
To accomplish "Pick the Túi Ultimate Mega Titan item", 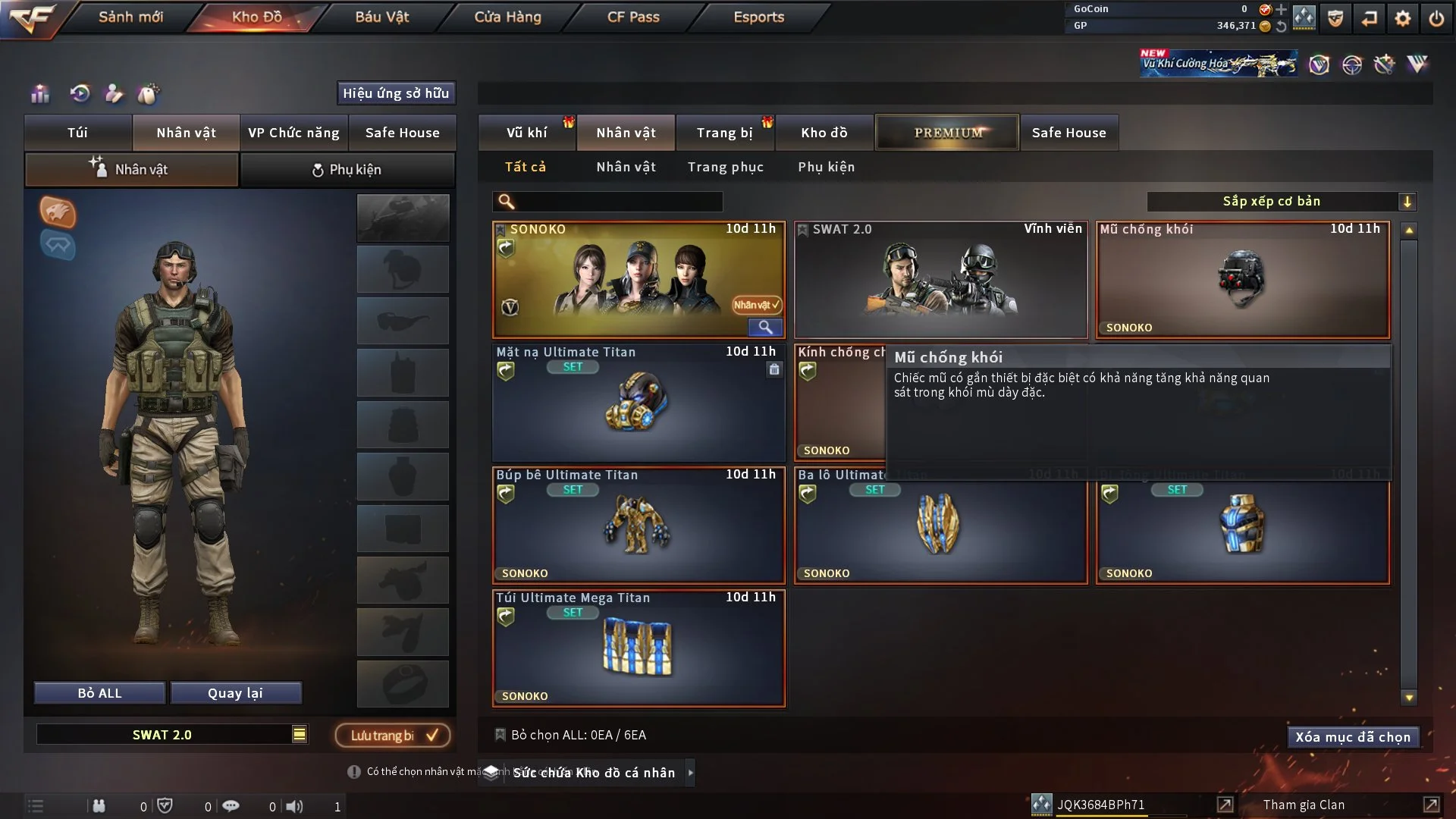I will pyautogui.click(x=638, y=648).
